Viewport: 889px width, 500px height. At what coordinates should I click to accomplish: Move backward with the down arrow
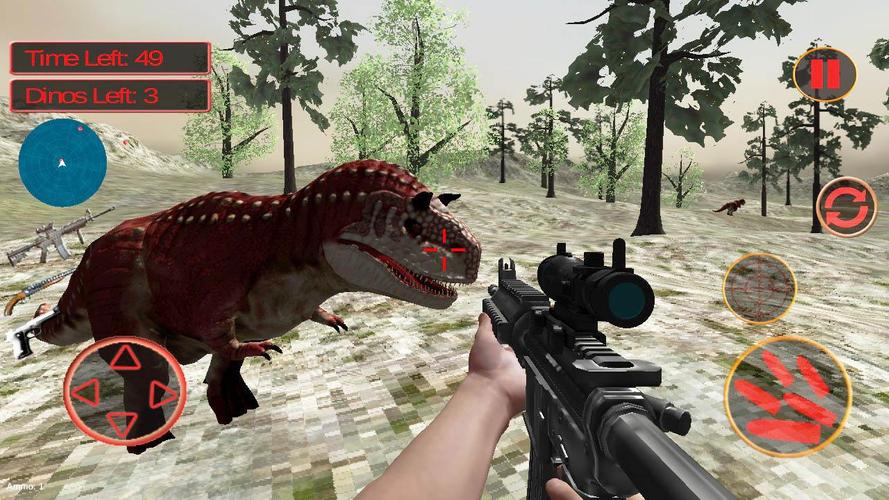pyautogui.click(x=123, y=422)
